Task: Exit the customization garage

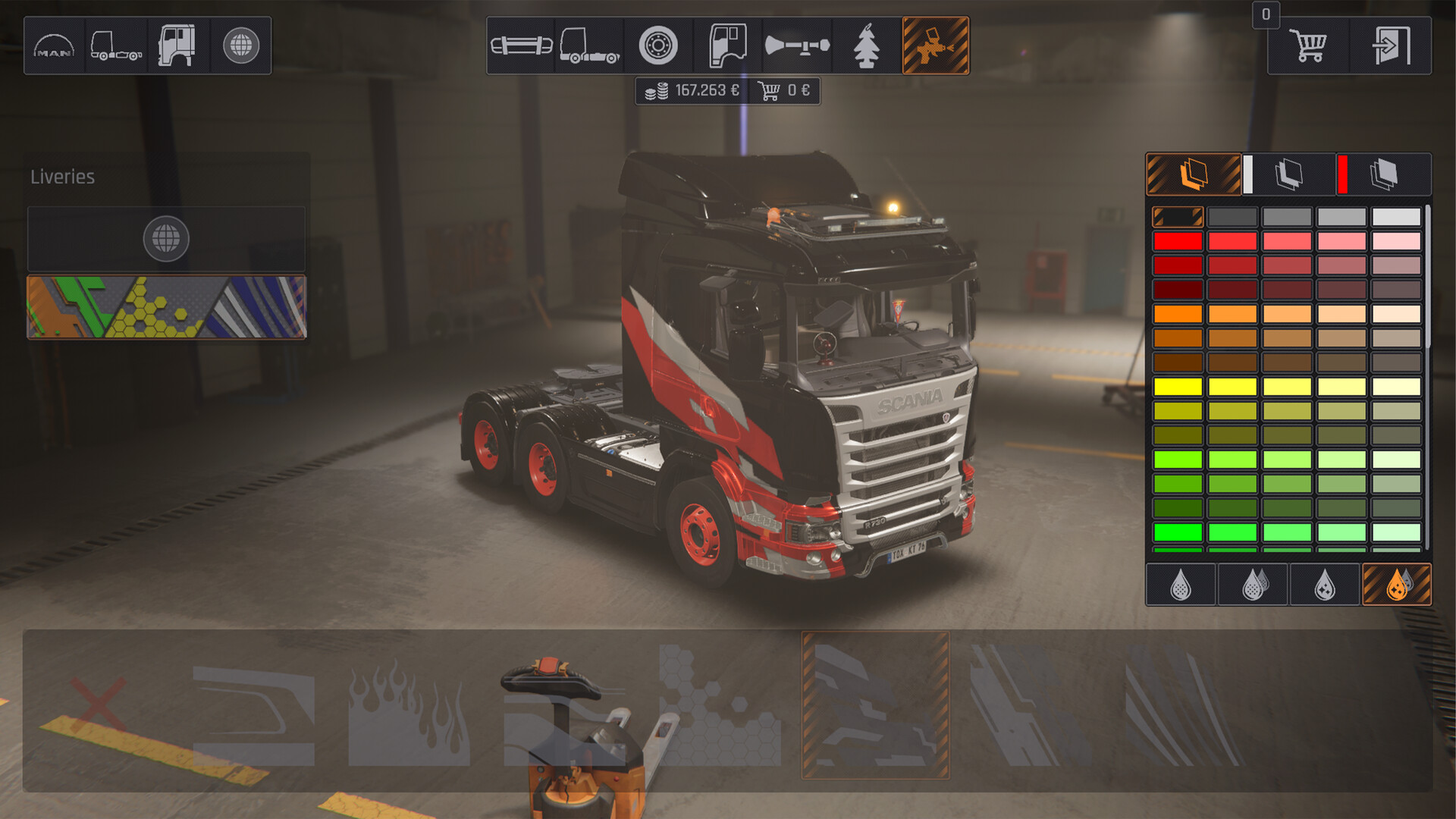Action: [1391, 45]
